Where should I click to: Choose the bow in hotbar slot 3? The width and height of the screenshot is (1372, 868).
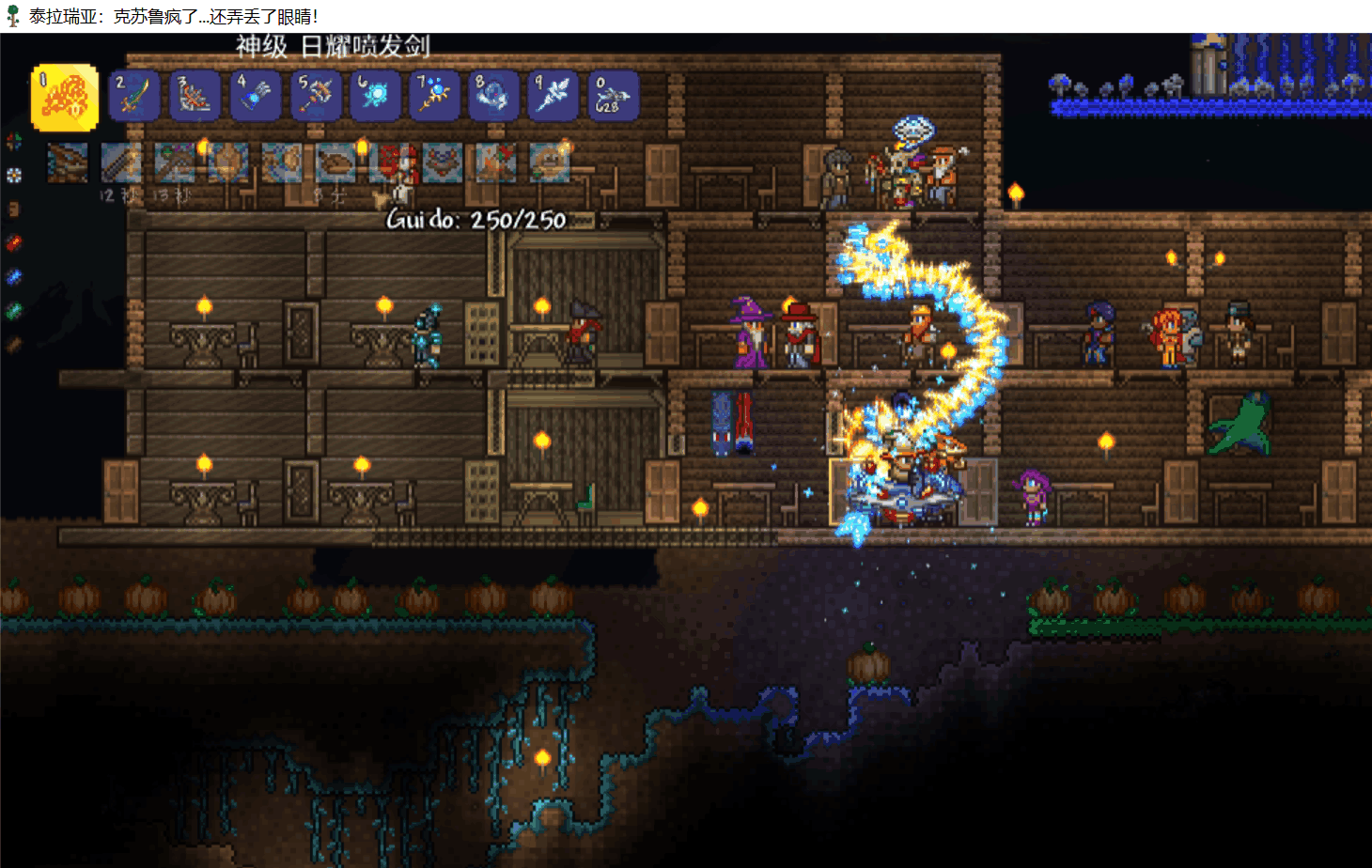point(195,96)
